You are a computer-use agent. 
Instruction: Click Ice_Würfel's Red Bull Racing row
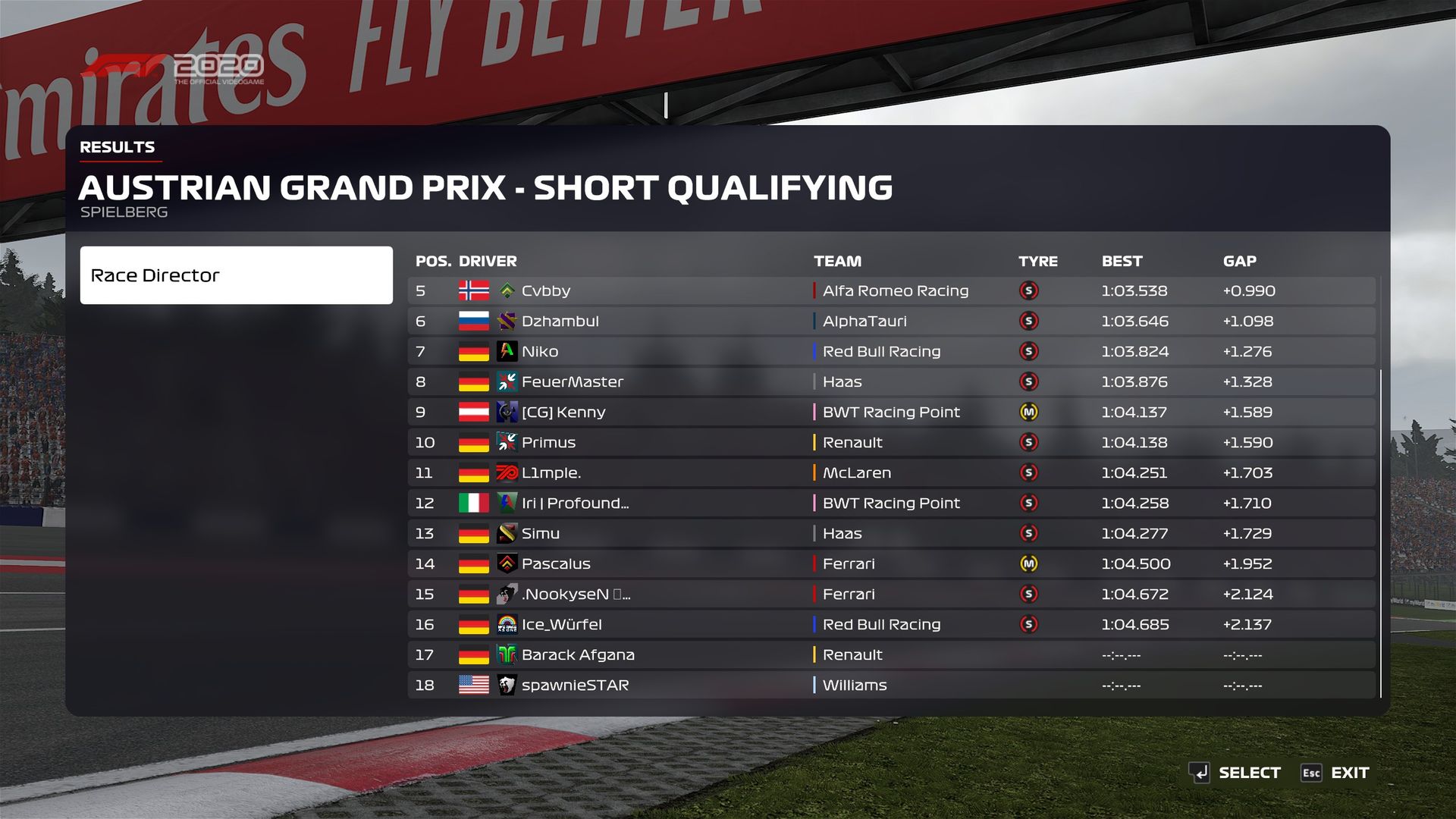(891, 625)
